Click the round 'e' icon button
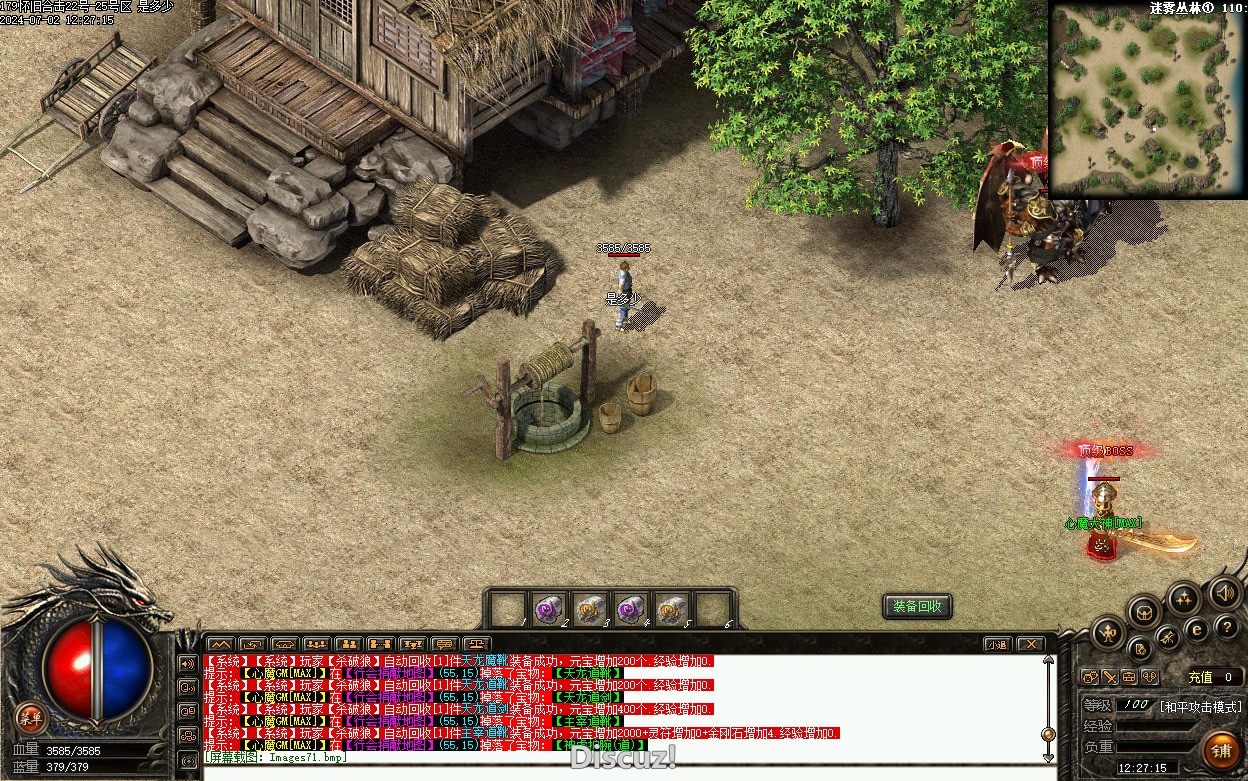The height and width of the screenshot is (781, 1248). [x=1196, y=629]
